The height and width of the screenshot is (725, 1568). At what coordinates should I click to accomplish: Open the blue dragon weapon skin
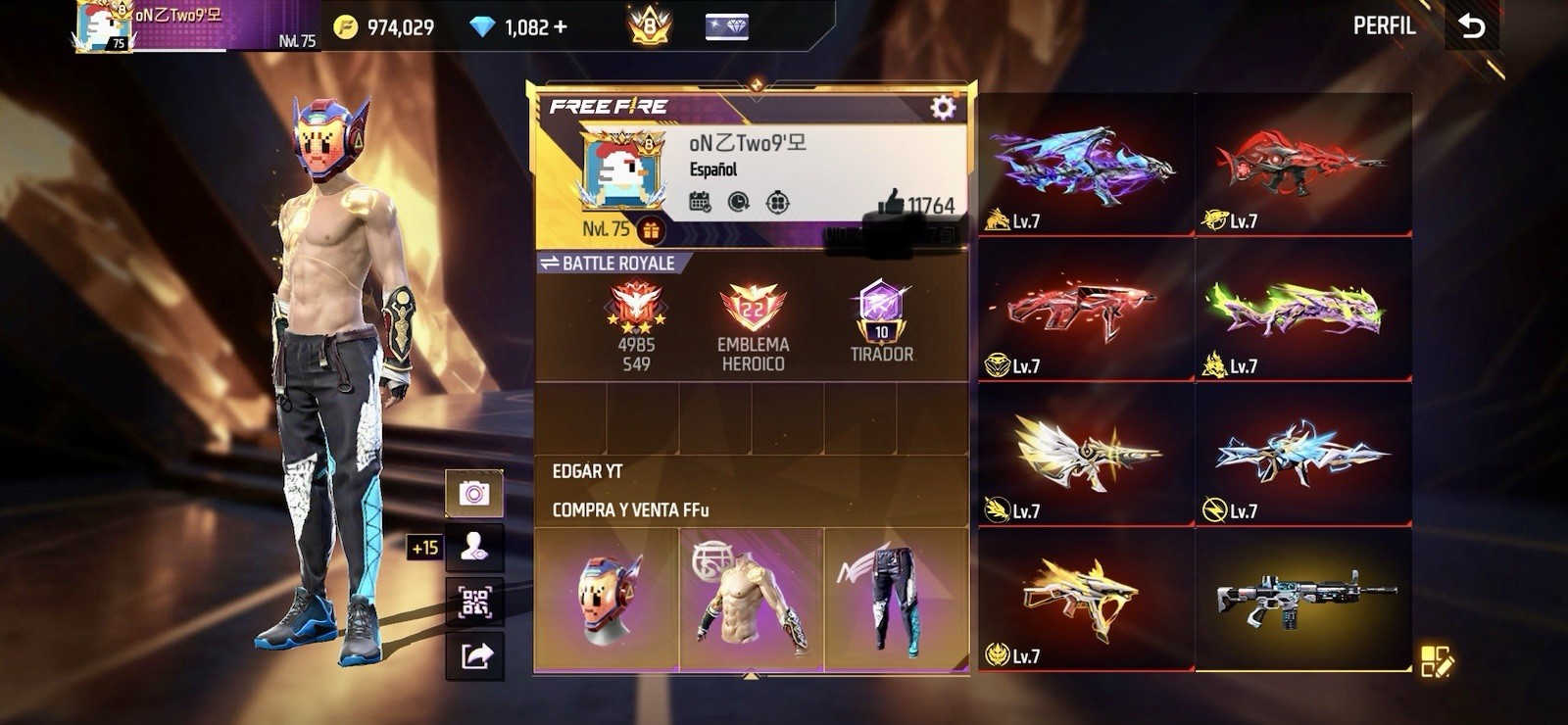point(1086,165)
